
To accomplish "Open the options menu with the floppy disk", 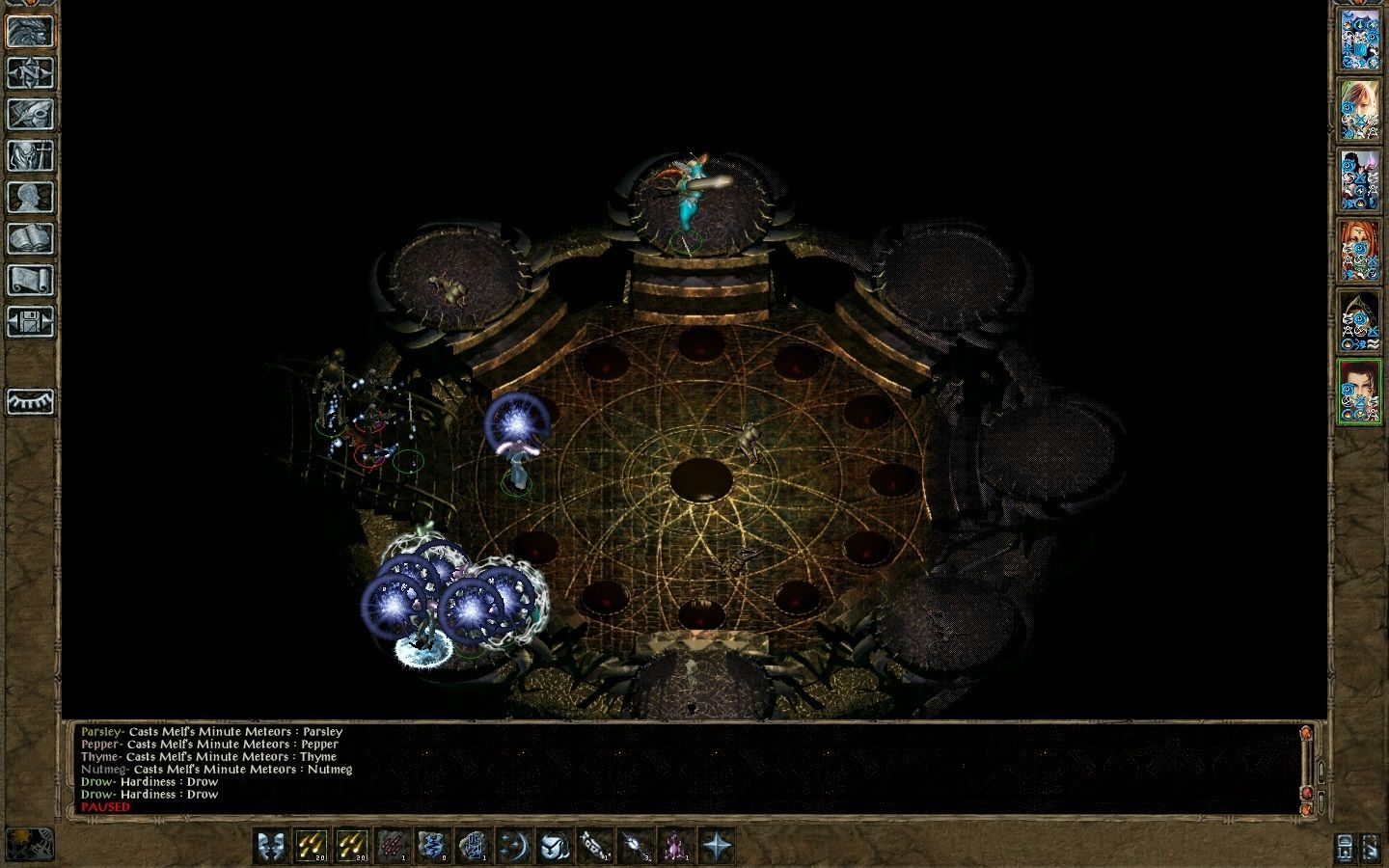I will (30, 321).
